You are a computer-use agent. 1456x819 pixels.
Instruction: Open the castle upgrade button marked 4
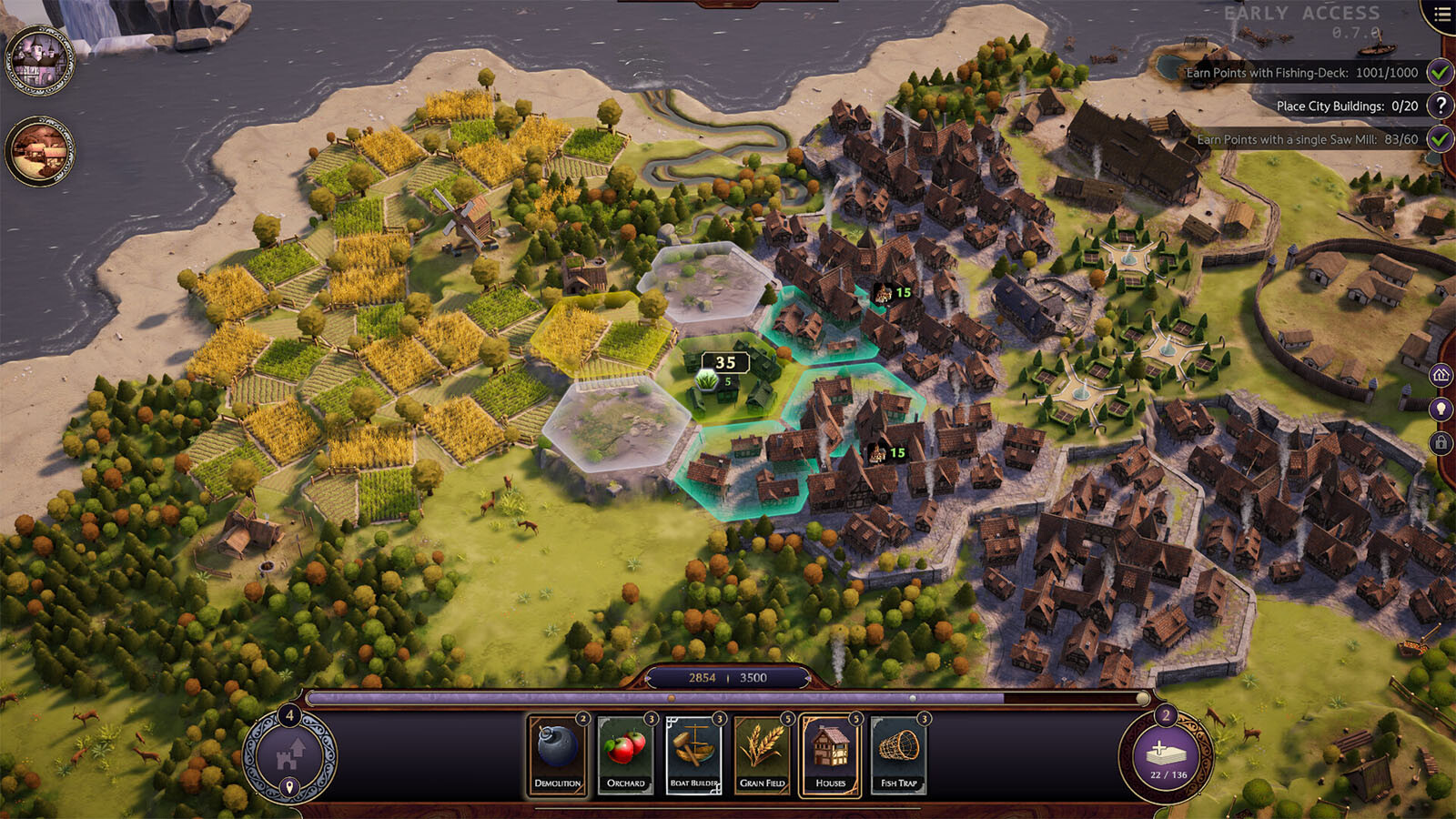pyautogui.click(x=289, y=756)
